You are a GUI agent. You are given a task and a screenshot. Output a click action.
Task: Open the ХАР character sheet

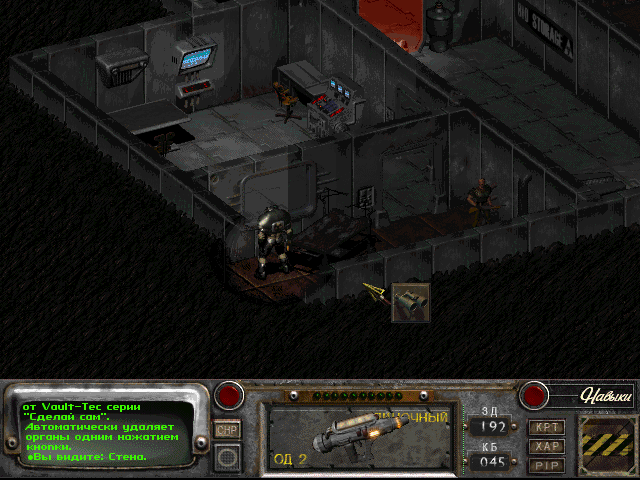pos(547,446)
